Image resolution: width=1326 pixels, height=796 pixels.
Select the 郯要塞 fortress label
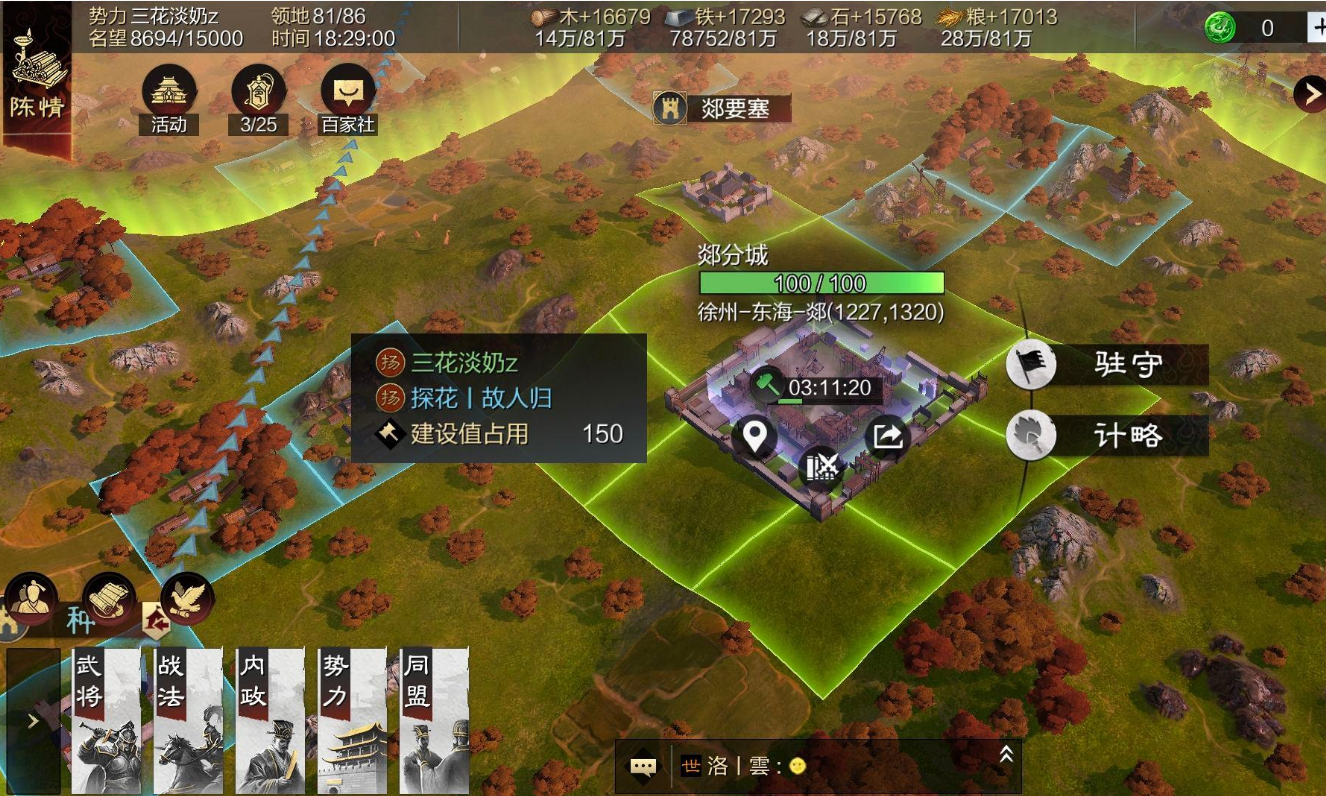[x=722, y=108]
